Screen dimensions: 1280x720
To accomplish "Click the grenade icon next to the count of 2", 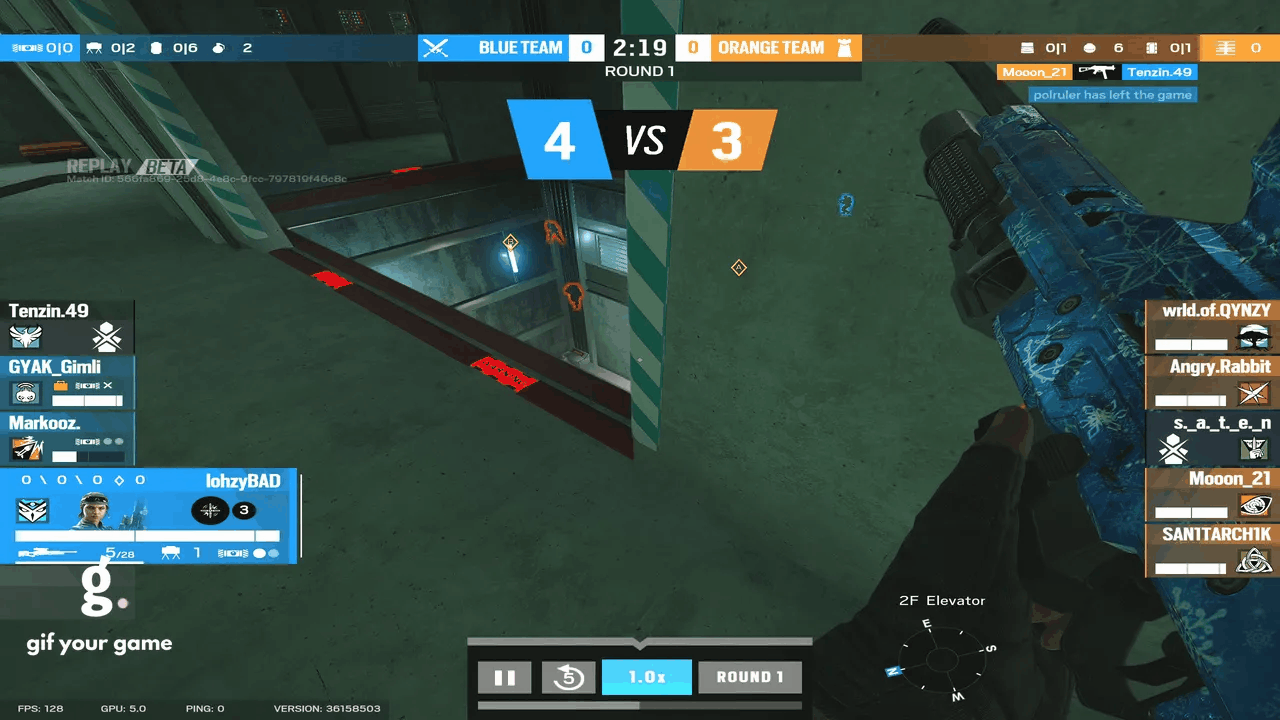I will [220, 47].
